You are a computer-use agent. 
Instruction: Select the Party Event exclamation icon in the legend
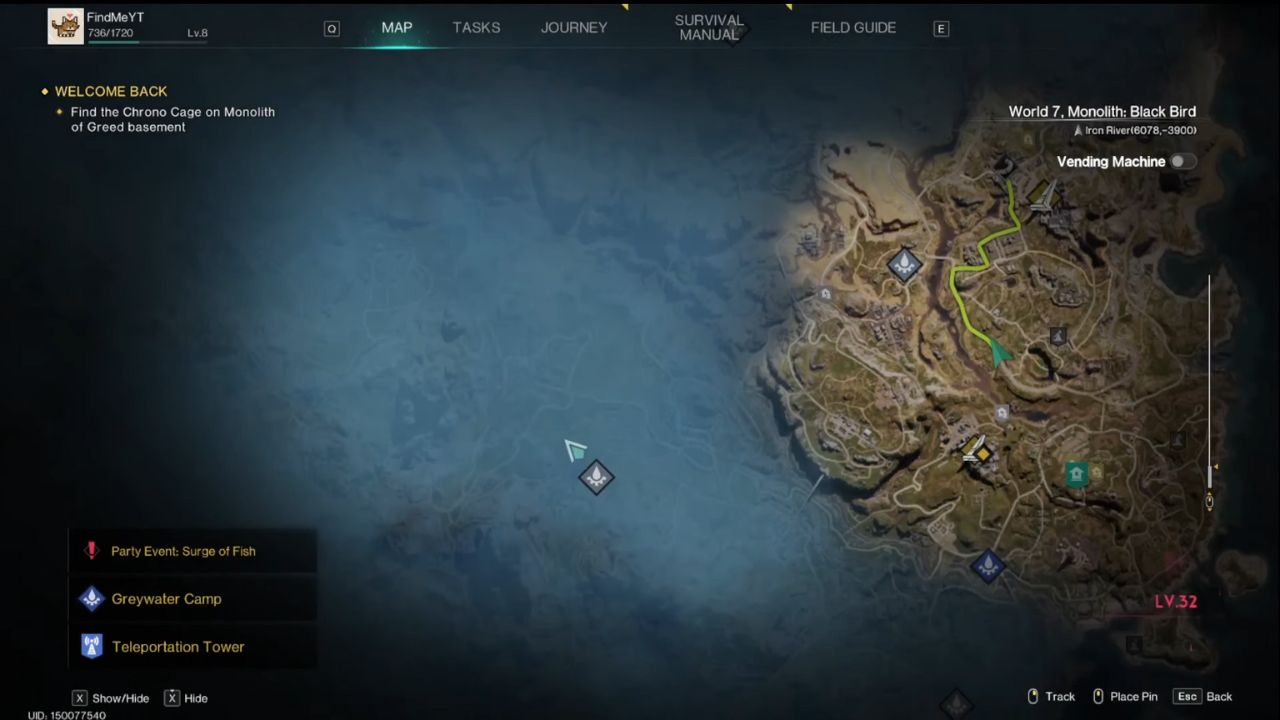click(x=91, y=550)
